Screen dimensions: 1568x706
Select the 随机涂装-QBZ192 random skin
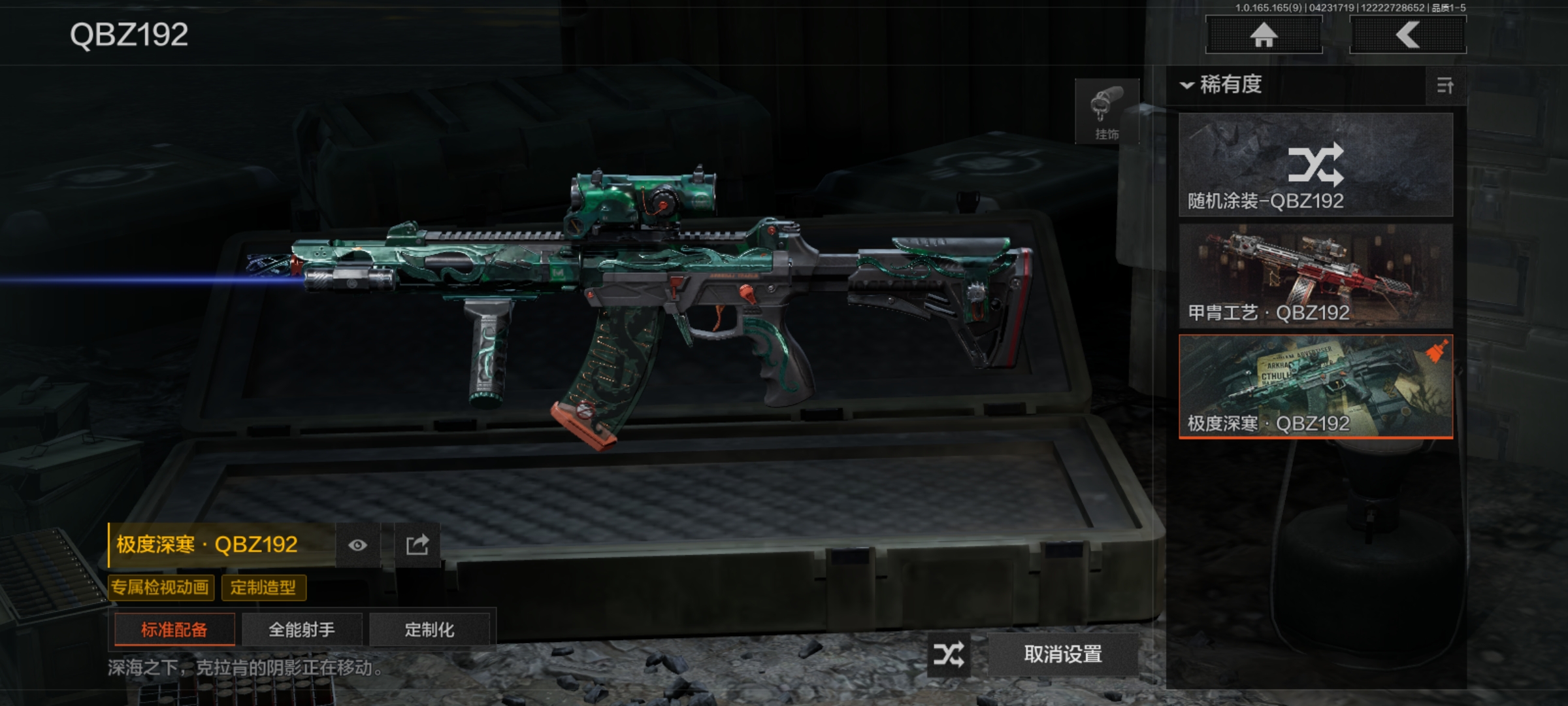(1315, 165)
